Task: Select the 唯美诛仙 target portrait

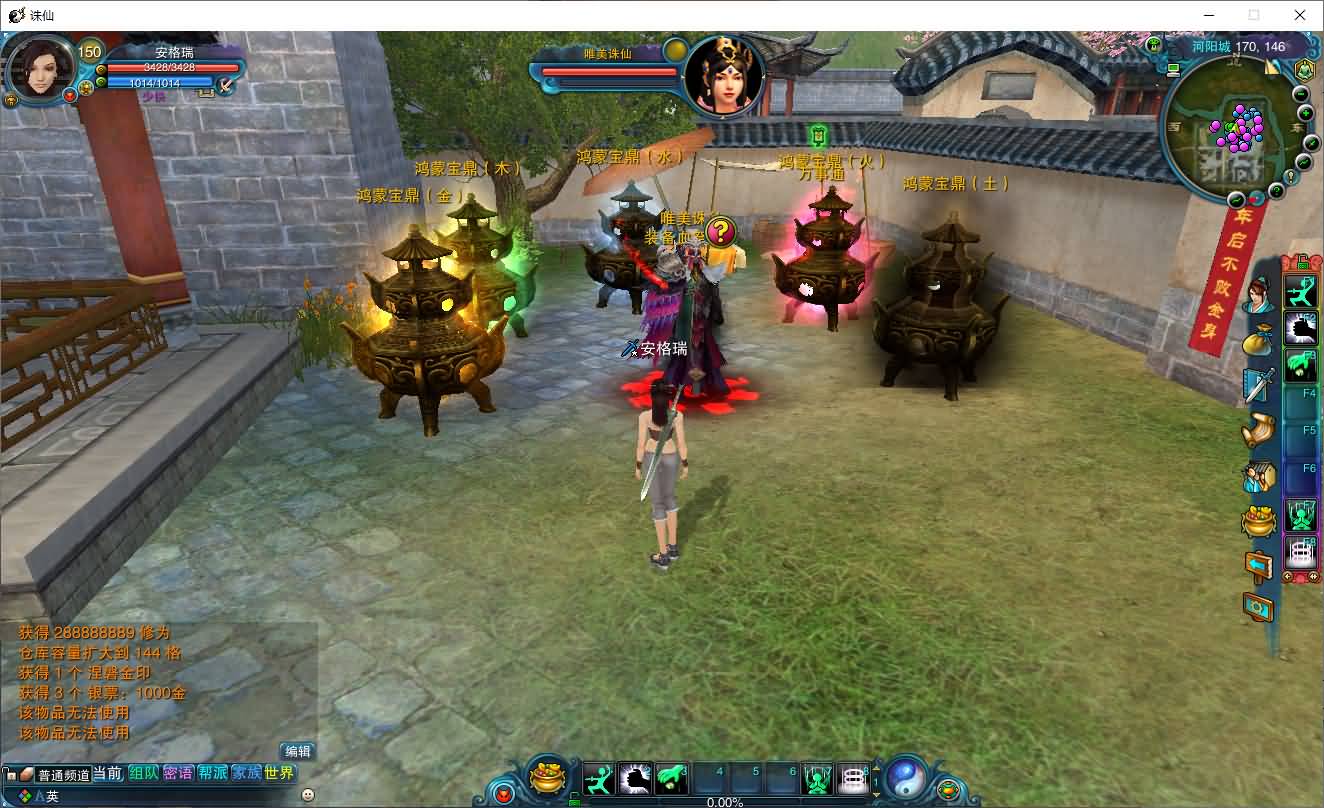Action: [x=724, y=75]
